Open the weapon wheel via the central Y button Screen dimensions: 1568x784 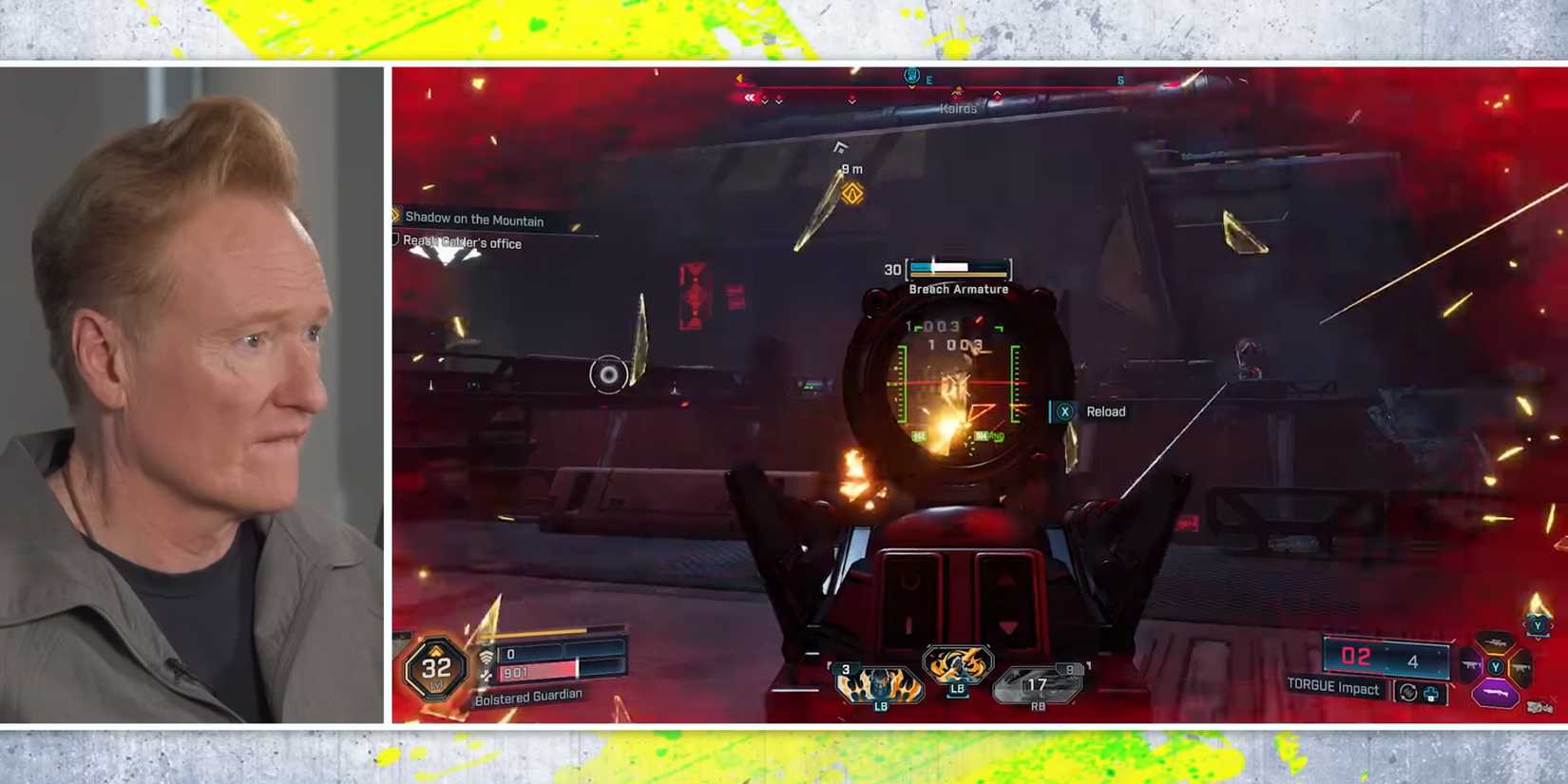tap(1496, 668)
